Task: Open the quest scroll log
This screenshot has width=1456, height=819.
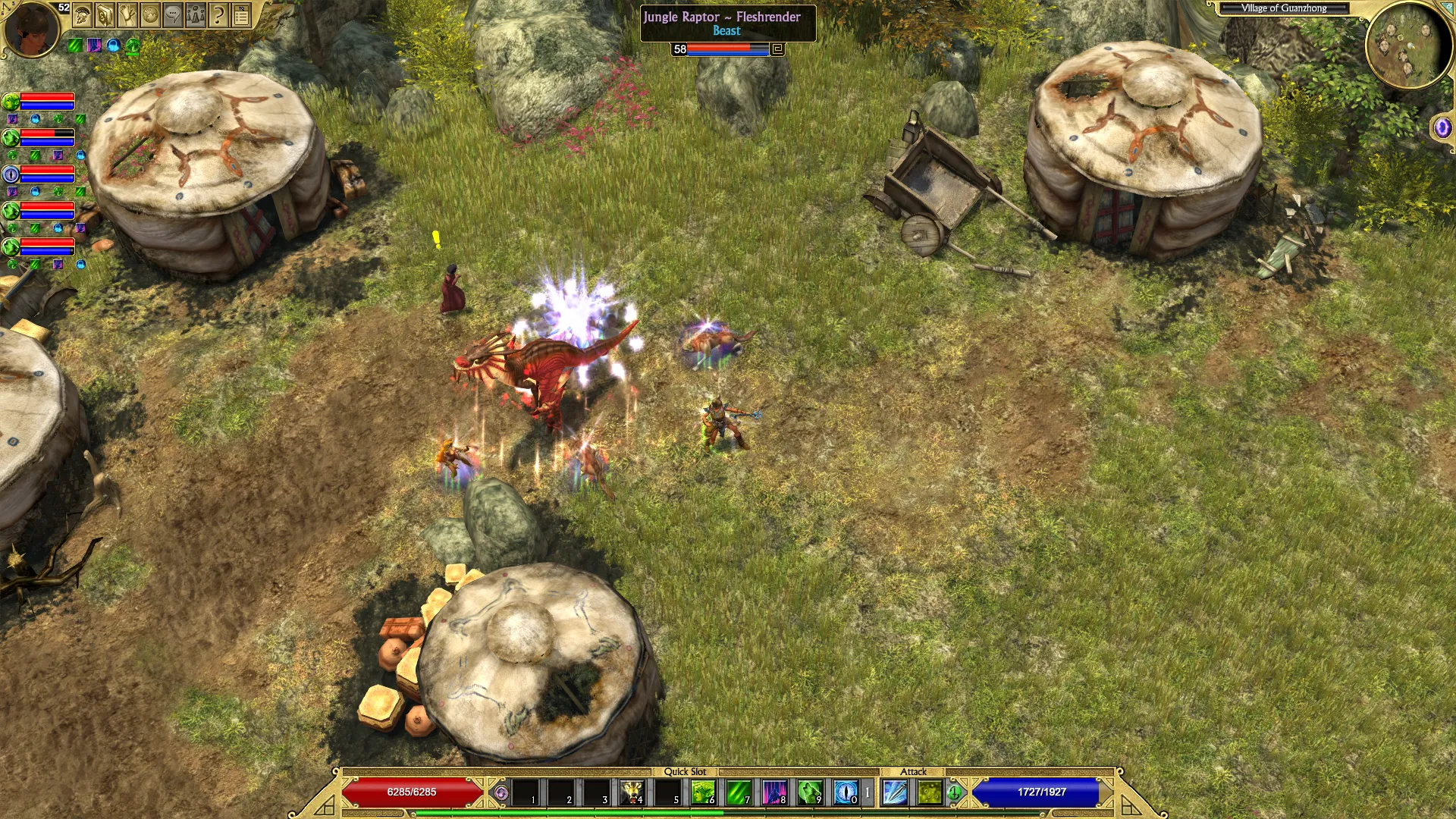Action: pyautogui.click(x=128, y=14)
